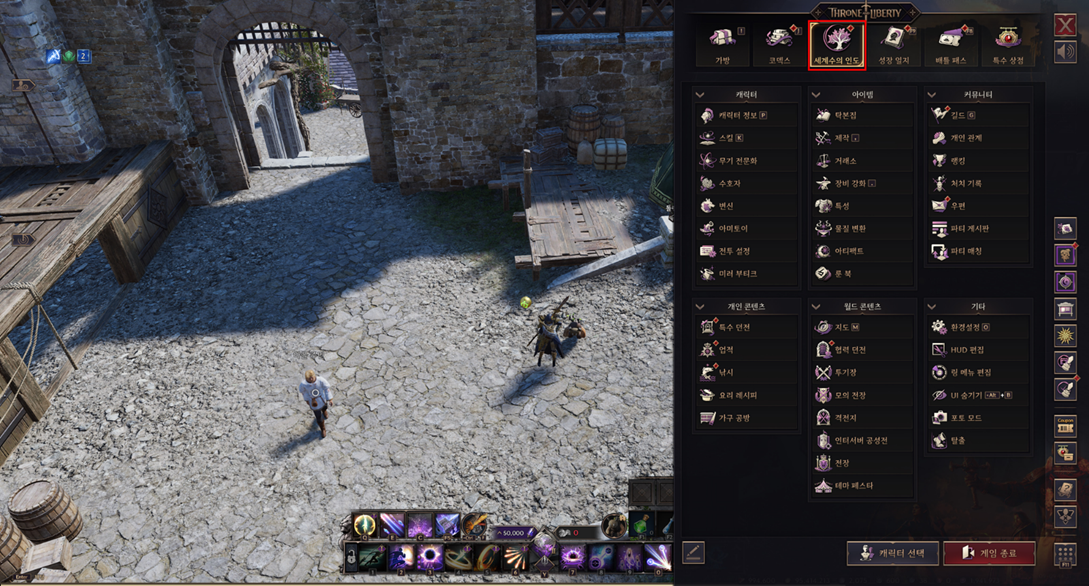This screenshot has width=1089, height=586.
Task: Close the menu with the red X
Action: click(x=1065, y=25)
